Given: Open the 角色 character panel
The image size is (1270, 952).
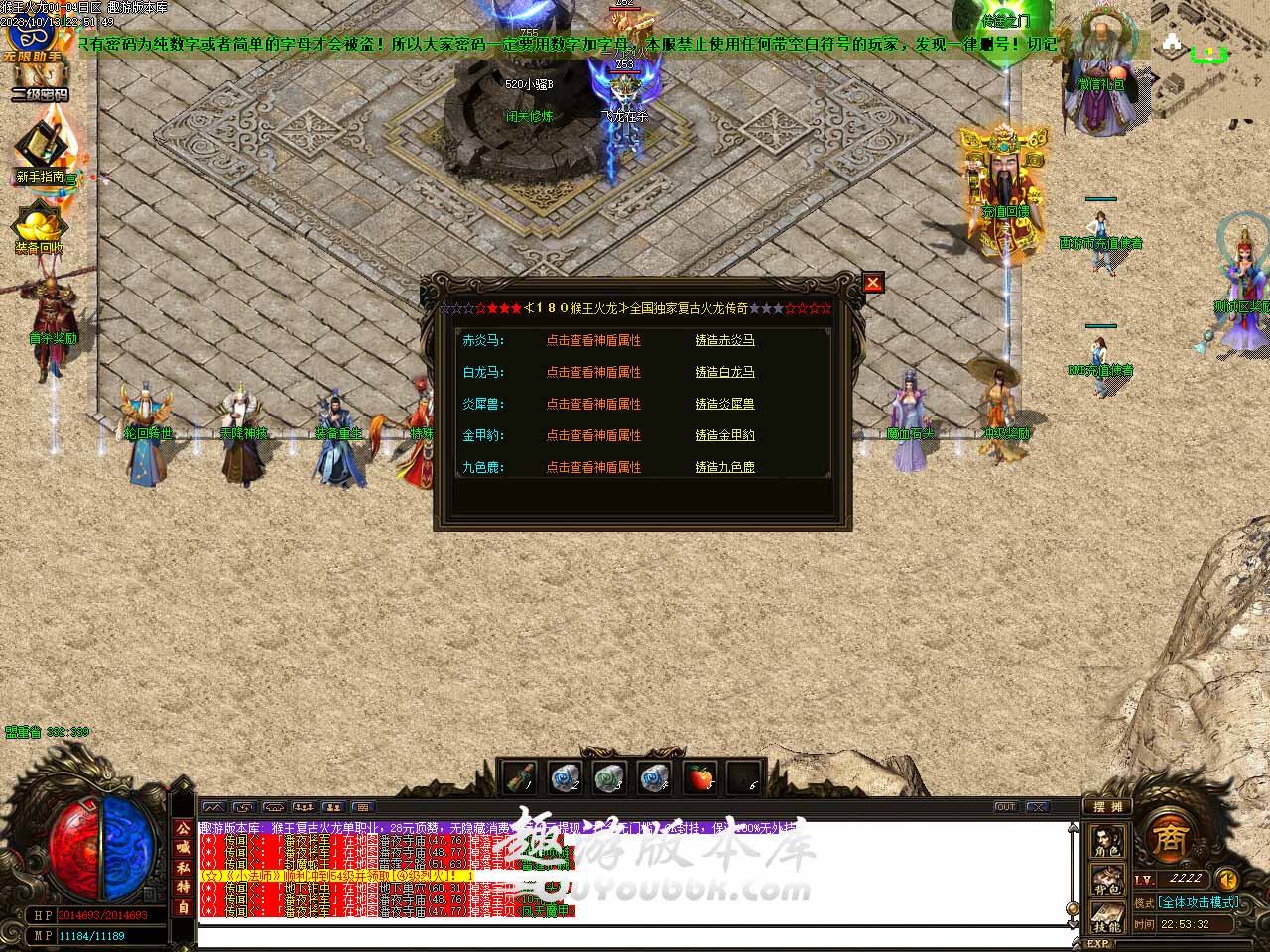Looking at the screenshot, I should click(x=1107, y=843).
